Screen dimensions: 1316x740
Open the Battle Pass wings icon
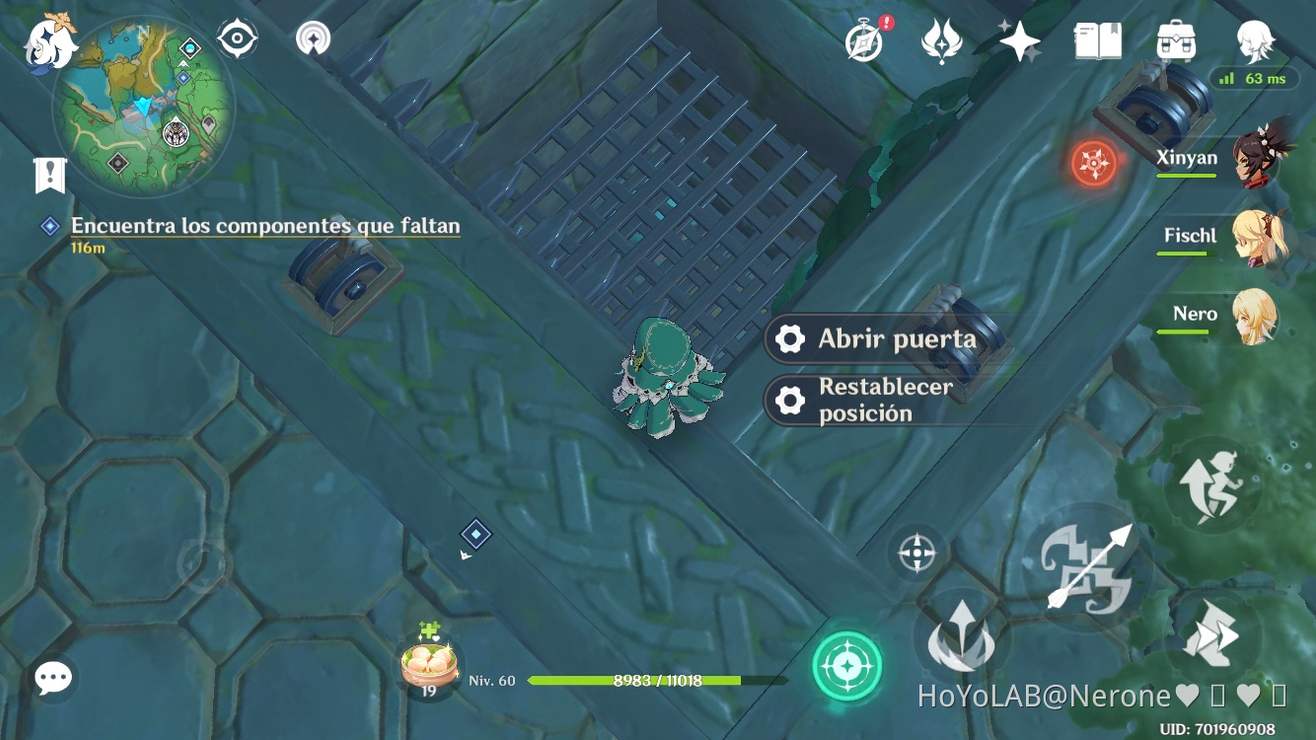pyautogui.click(x=943, y=40)
